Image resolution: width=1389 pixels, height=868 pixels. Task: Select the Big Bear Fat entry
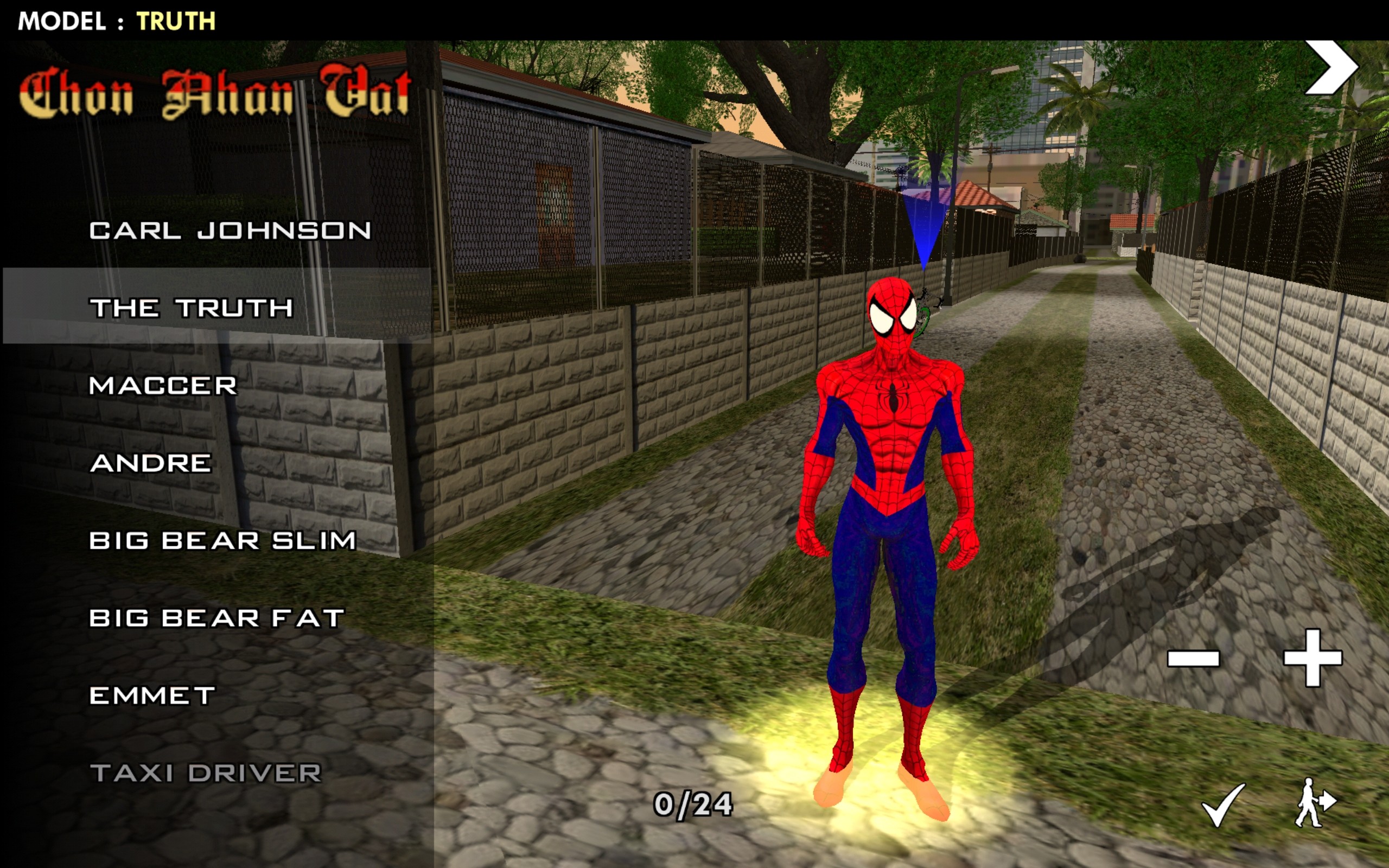coord(217,618)
